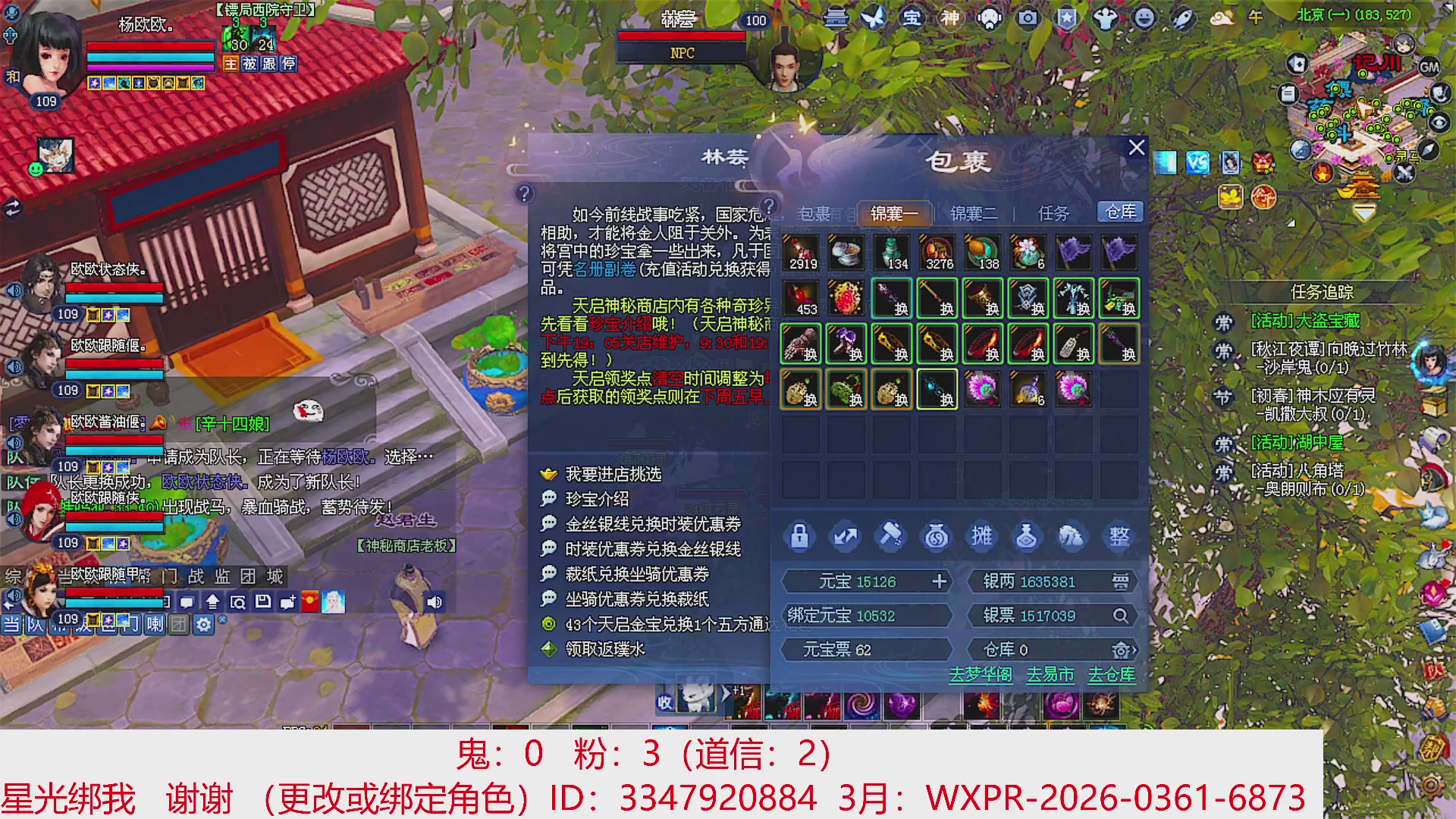Select the lock icon in the bag toolbar
Screen dimensions: 1456x819
[x=800, y=536]
